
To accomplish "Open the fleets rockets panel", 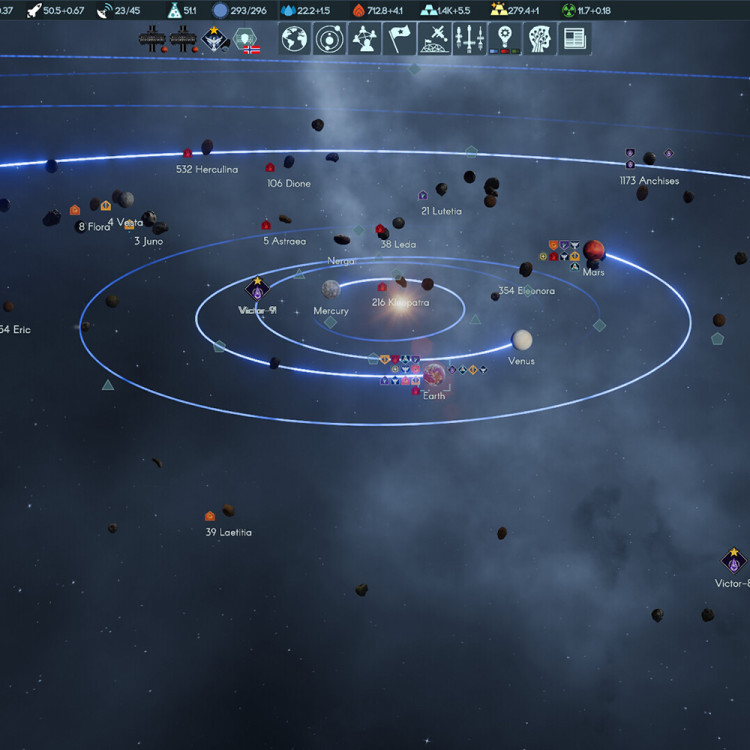I will 469,39.
